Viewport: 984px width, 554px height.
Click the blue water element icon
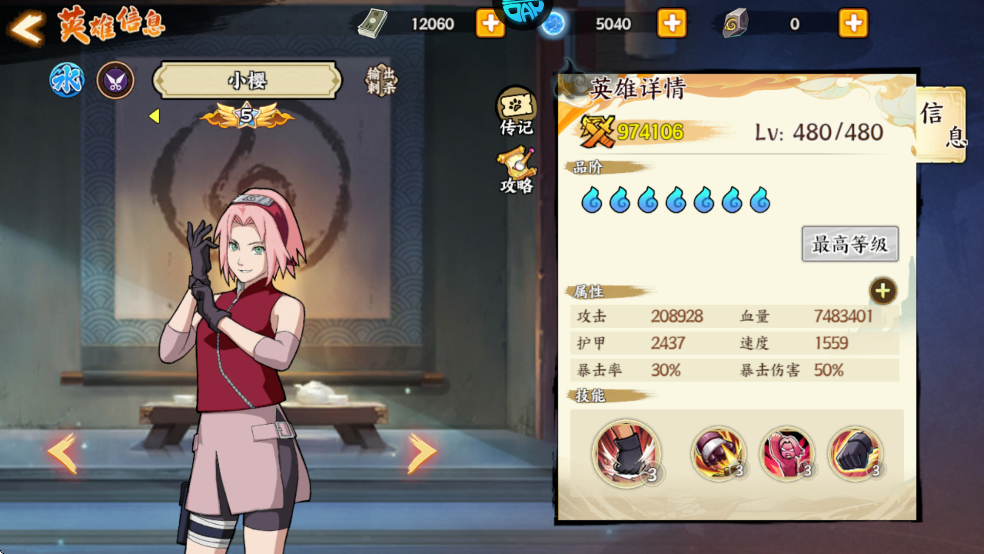67,80
